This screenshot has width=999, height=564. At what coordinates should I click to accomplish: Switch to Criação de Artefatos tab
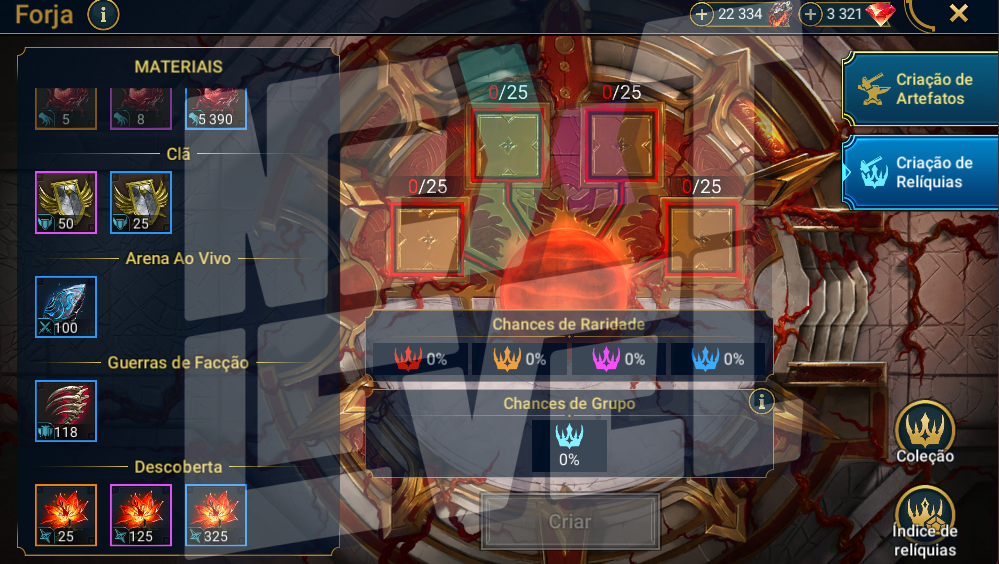point(919,89)
